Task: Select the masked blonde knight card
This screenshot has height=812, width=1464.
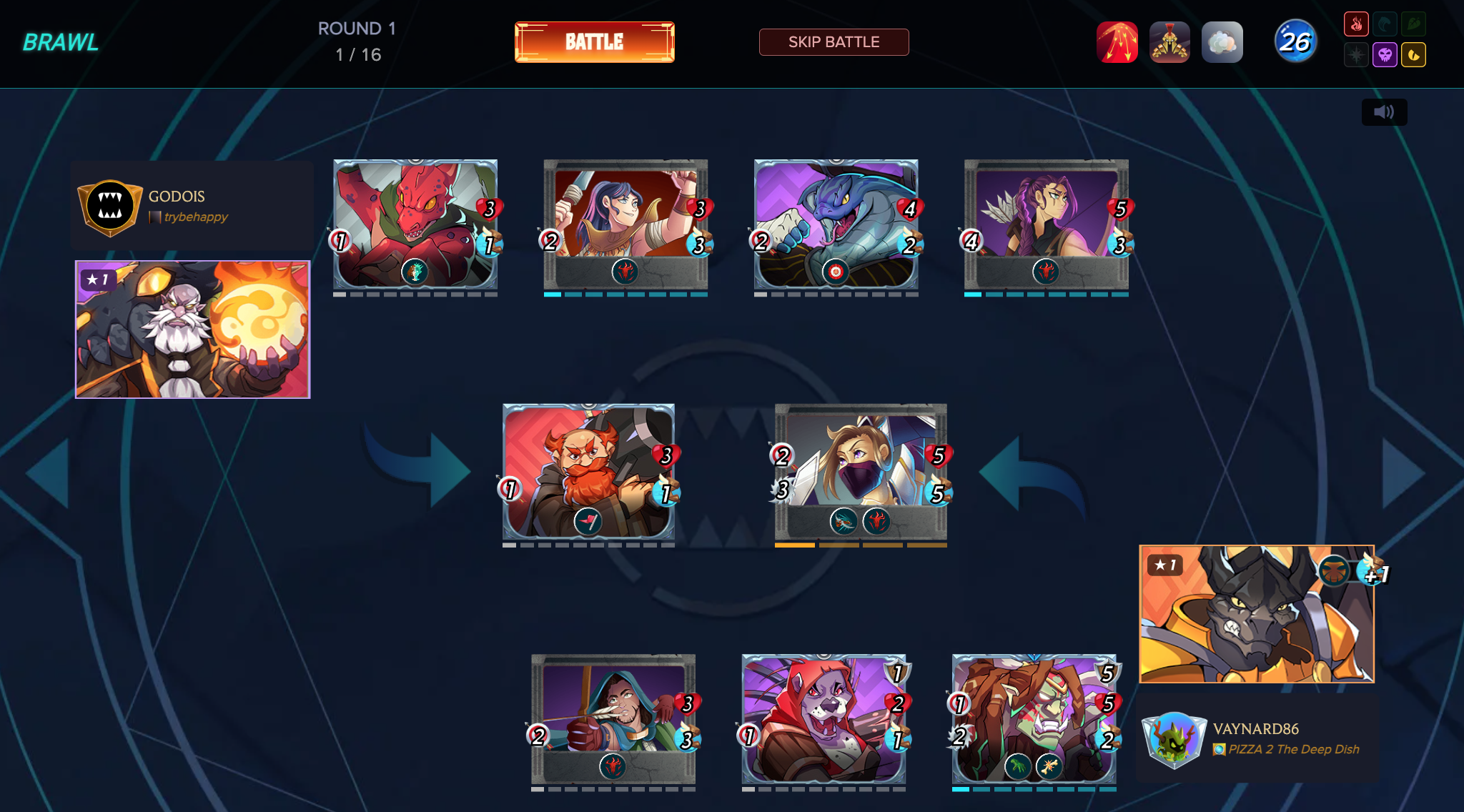Action: [861, 472]
